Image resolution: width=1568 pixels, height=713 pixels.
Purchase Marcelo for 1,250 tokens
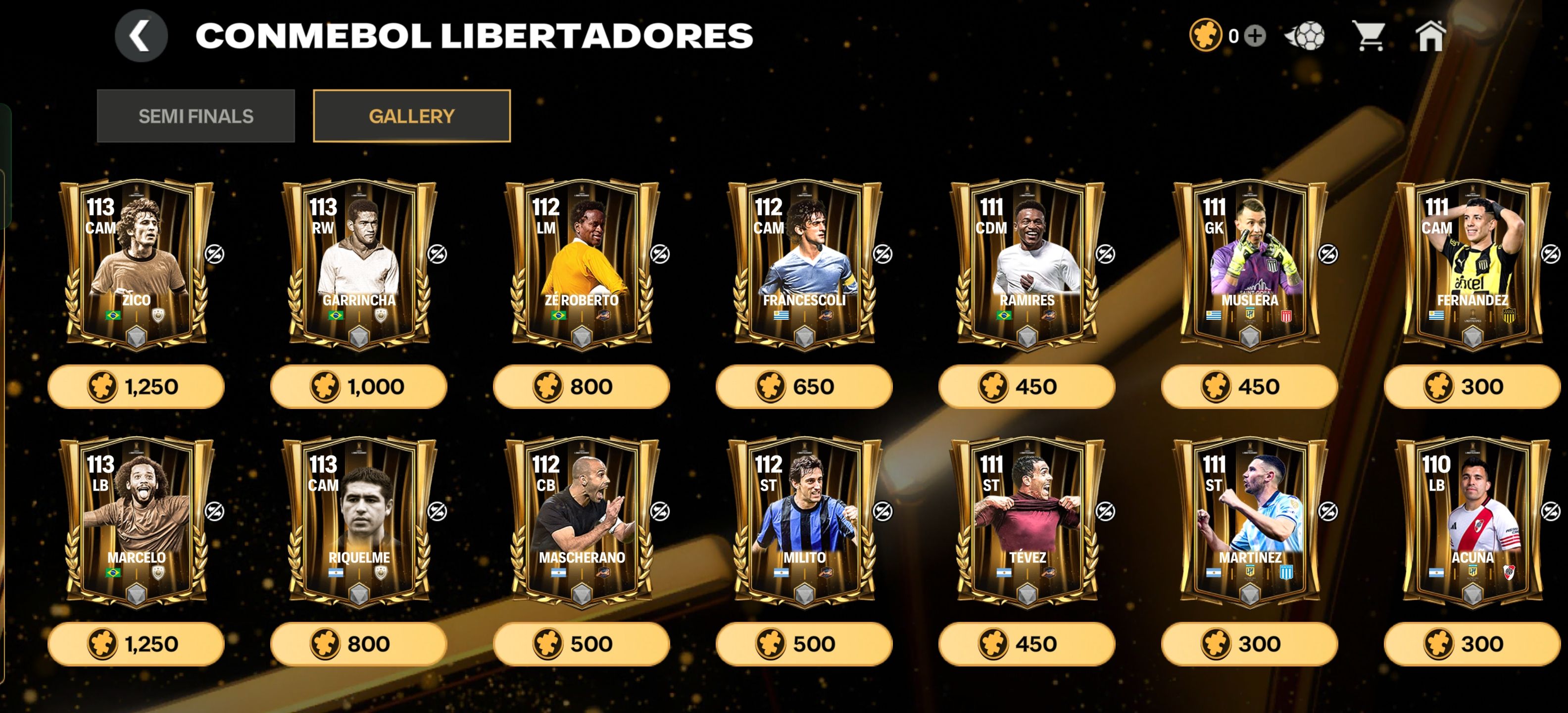click(x=136, y=644)
